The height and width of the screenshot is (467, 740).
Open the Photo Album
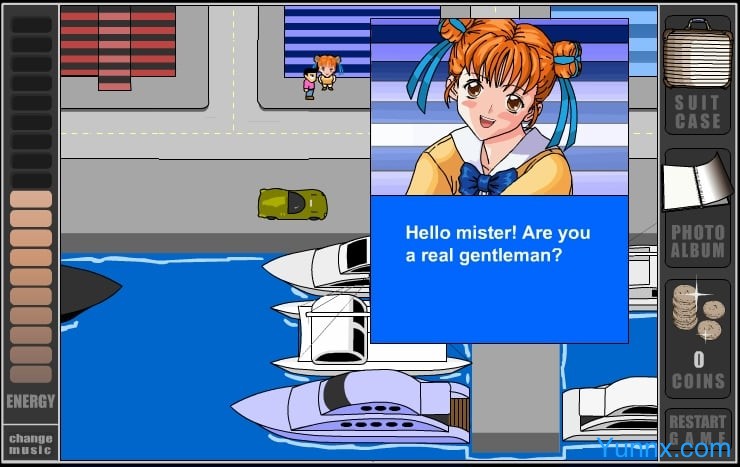tap(697, 207)
